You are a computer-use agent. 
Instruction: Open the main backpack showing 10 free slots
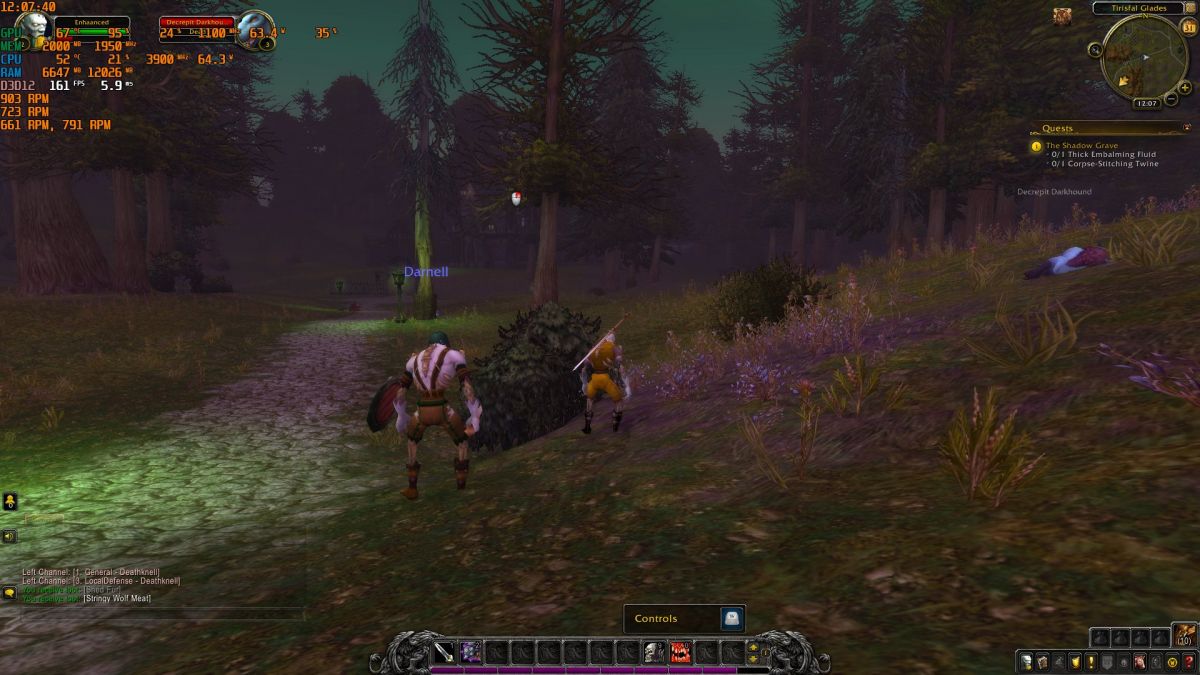(x=1184, y=634)
